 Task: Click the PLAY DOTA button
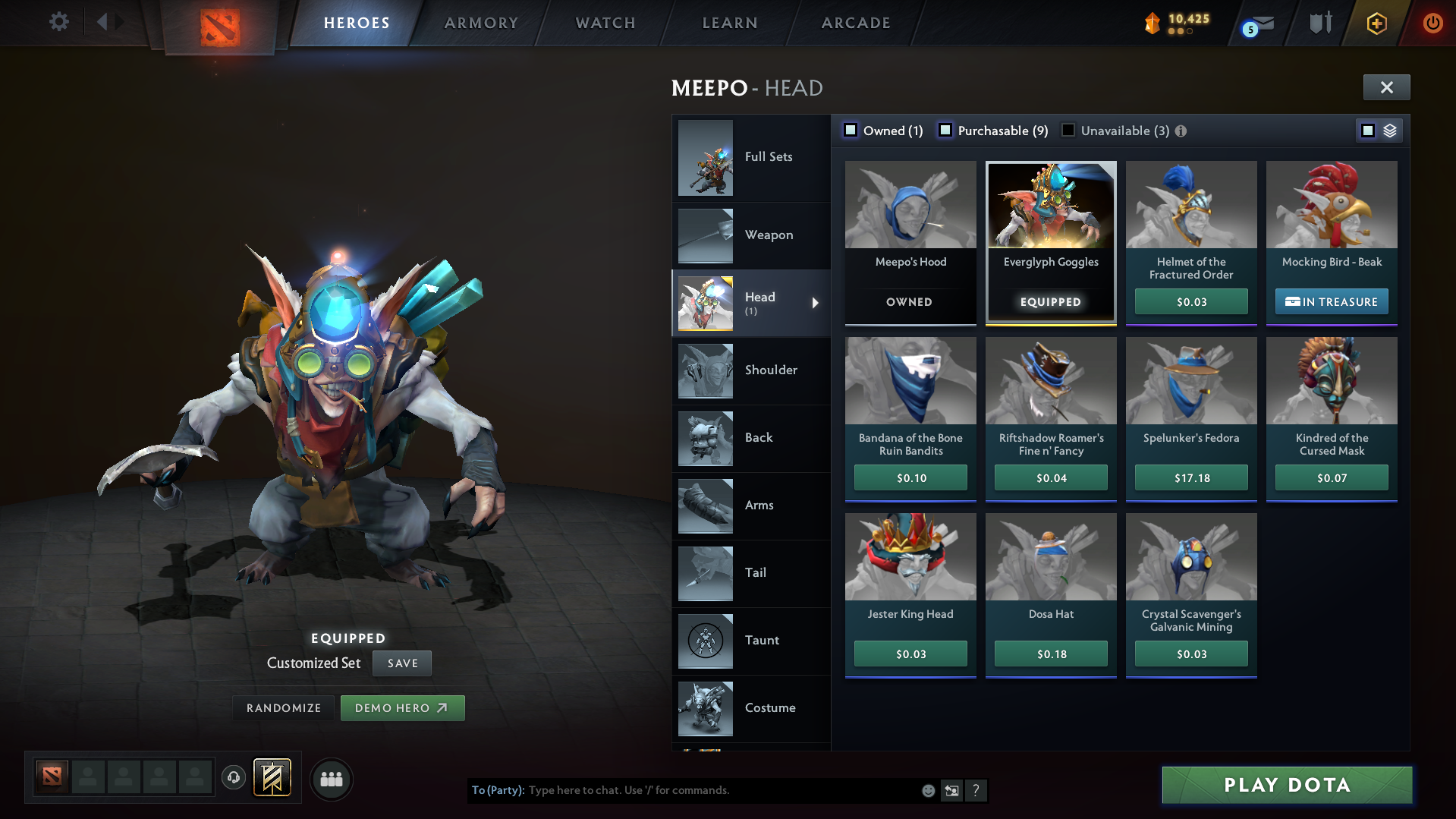tap(1286, 785)
